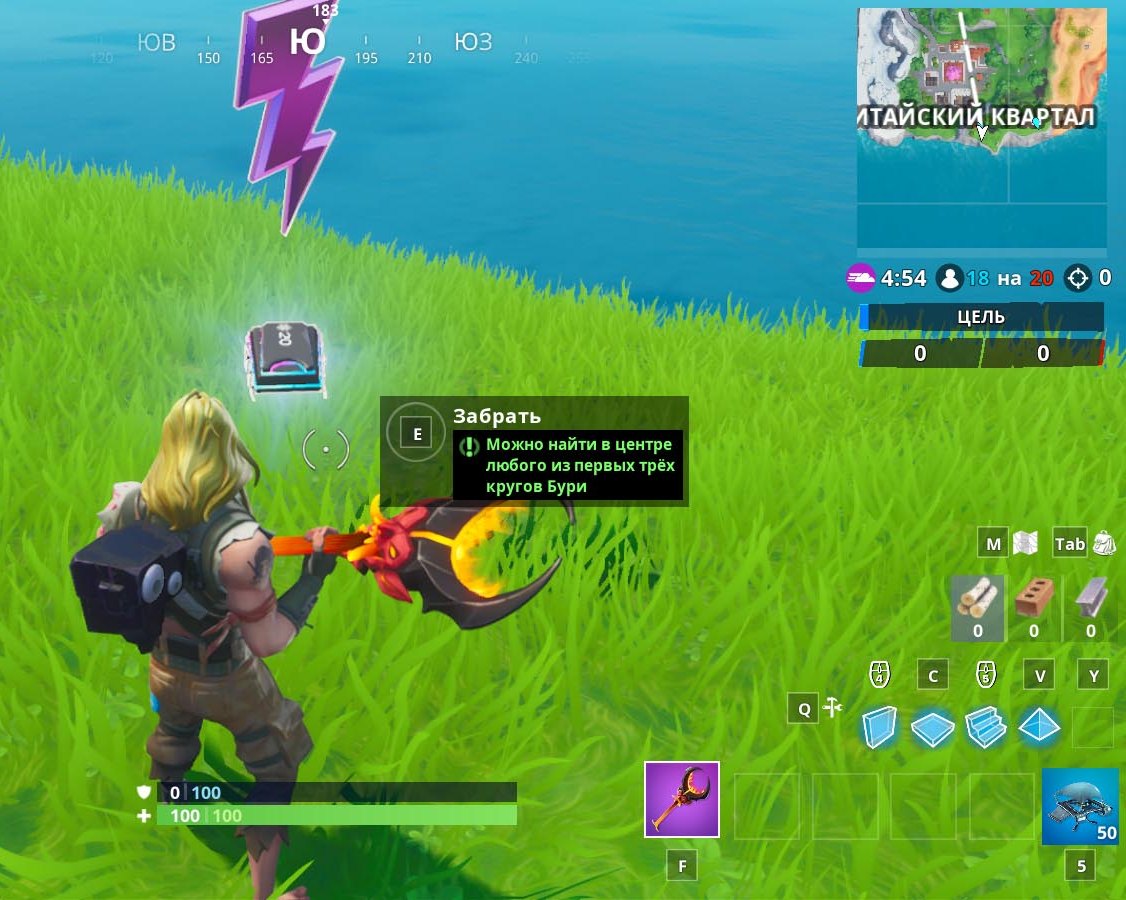1126x900 pixels.
Task: Choose the wall building piece
Action: (880, 727)
